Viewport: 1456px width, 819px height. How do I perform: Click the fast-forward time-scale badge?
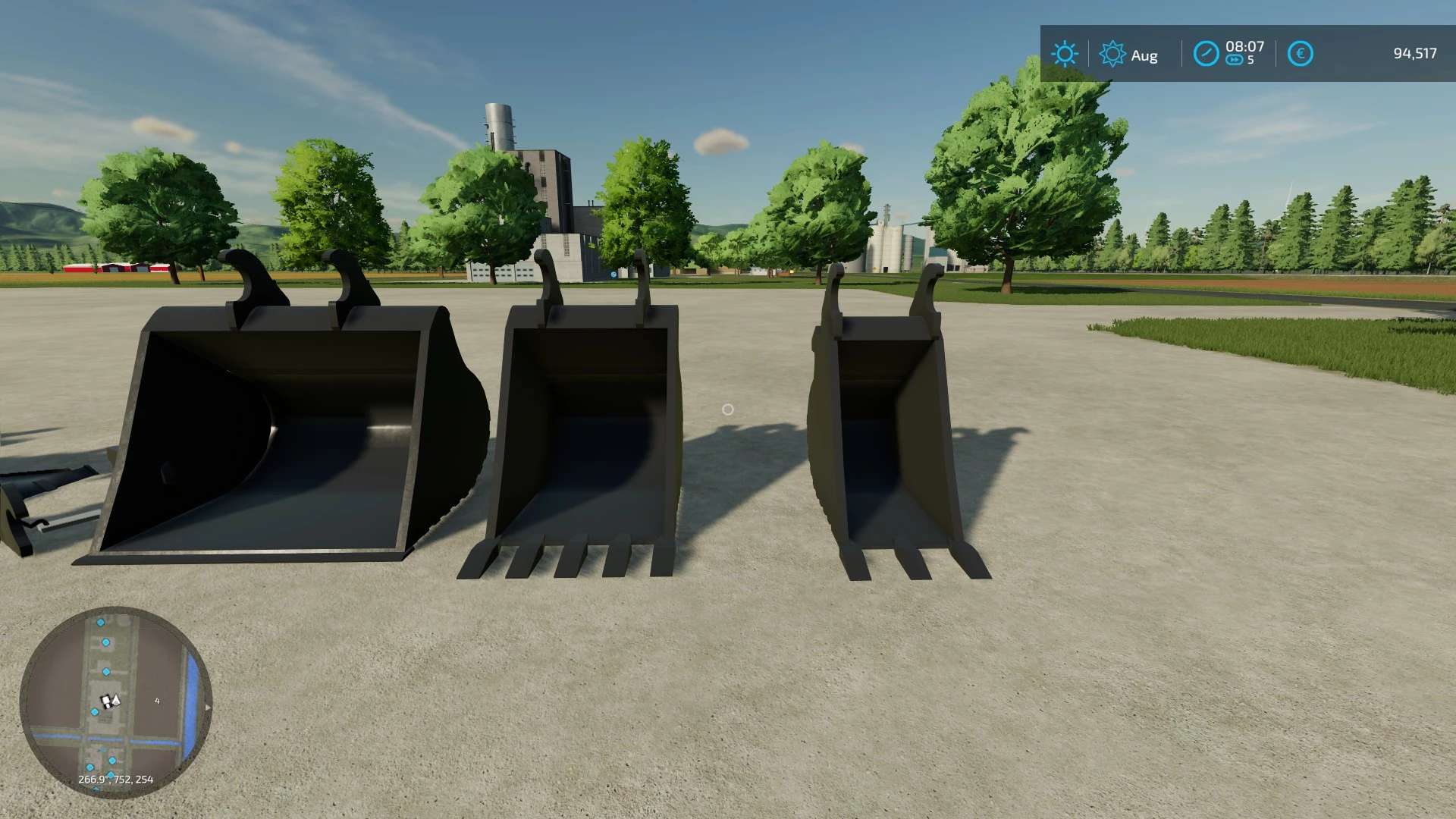(x=1234, y=60)
